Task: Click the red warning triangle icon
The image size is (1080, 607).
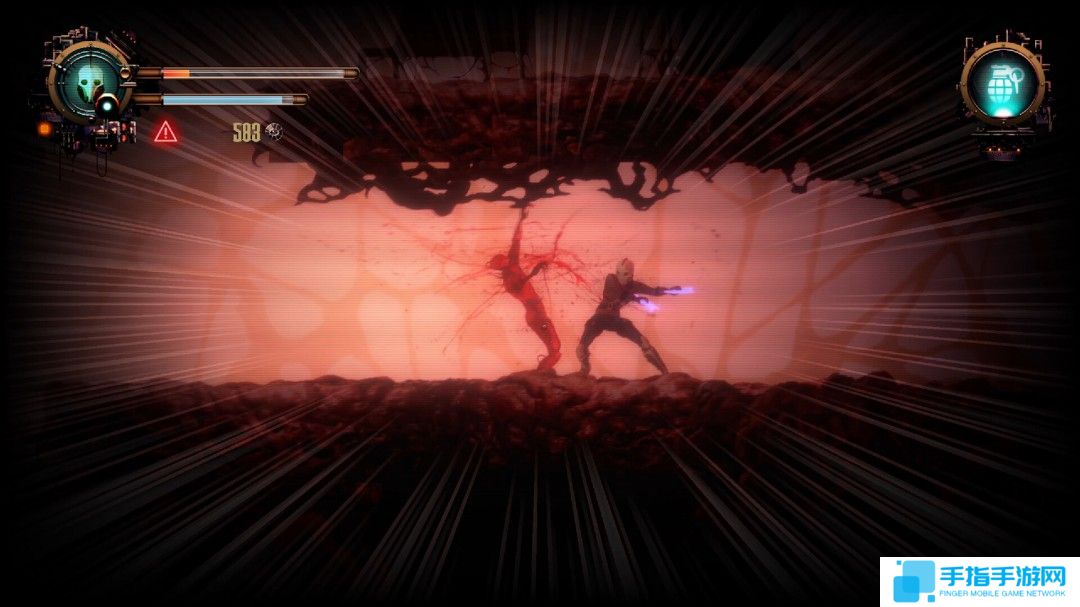Action: 166,131
